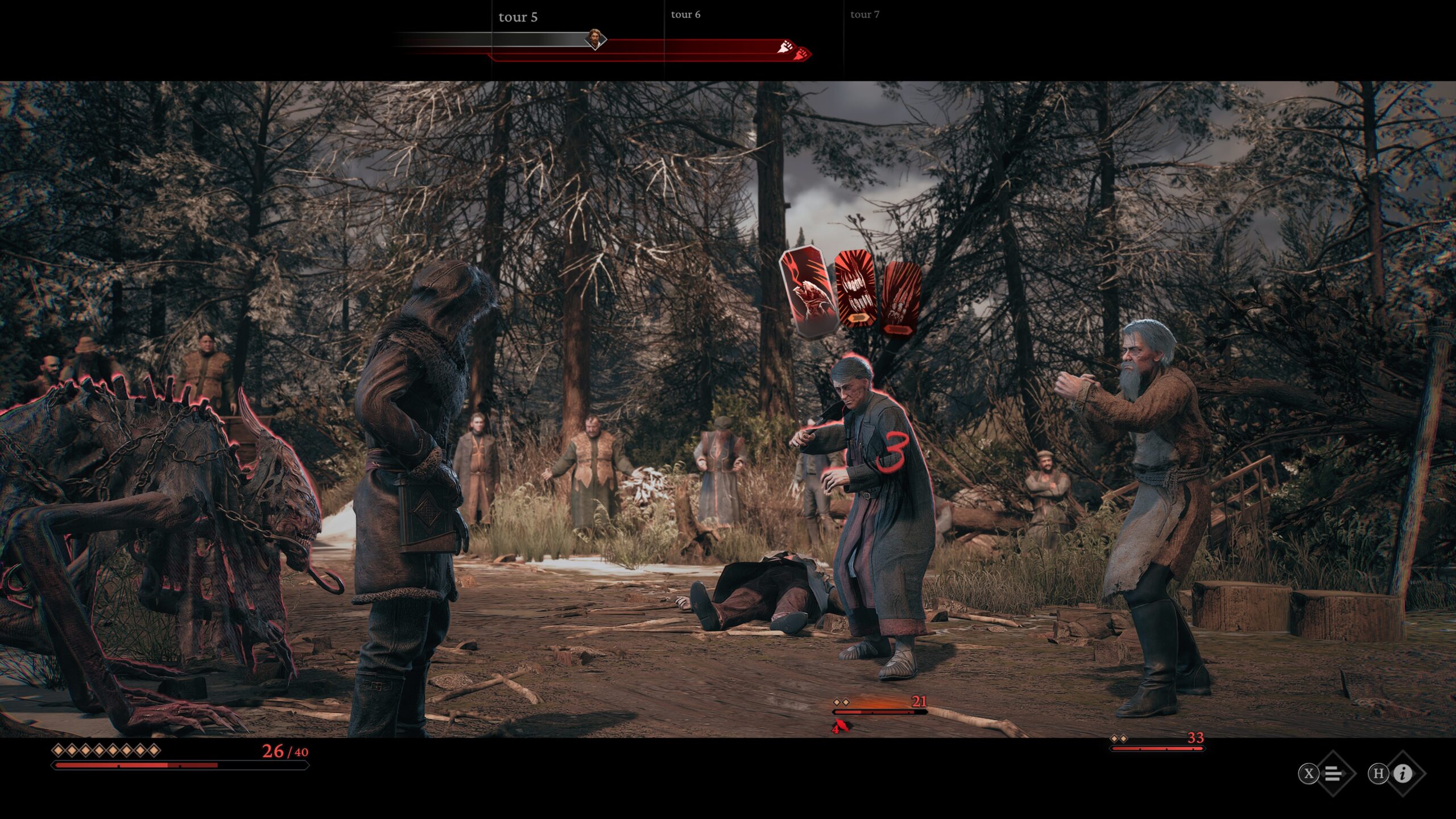Screen dimensions: 1456x819
Task: Select the red fist enemy action marker
Action: pos(803,54)
